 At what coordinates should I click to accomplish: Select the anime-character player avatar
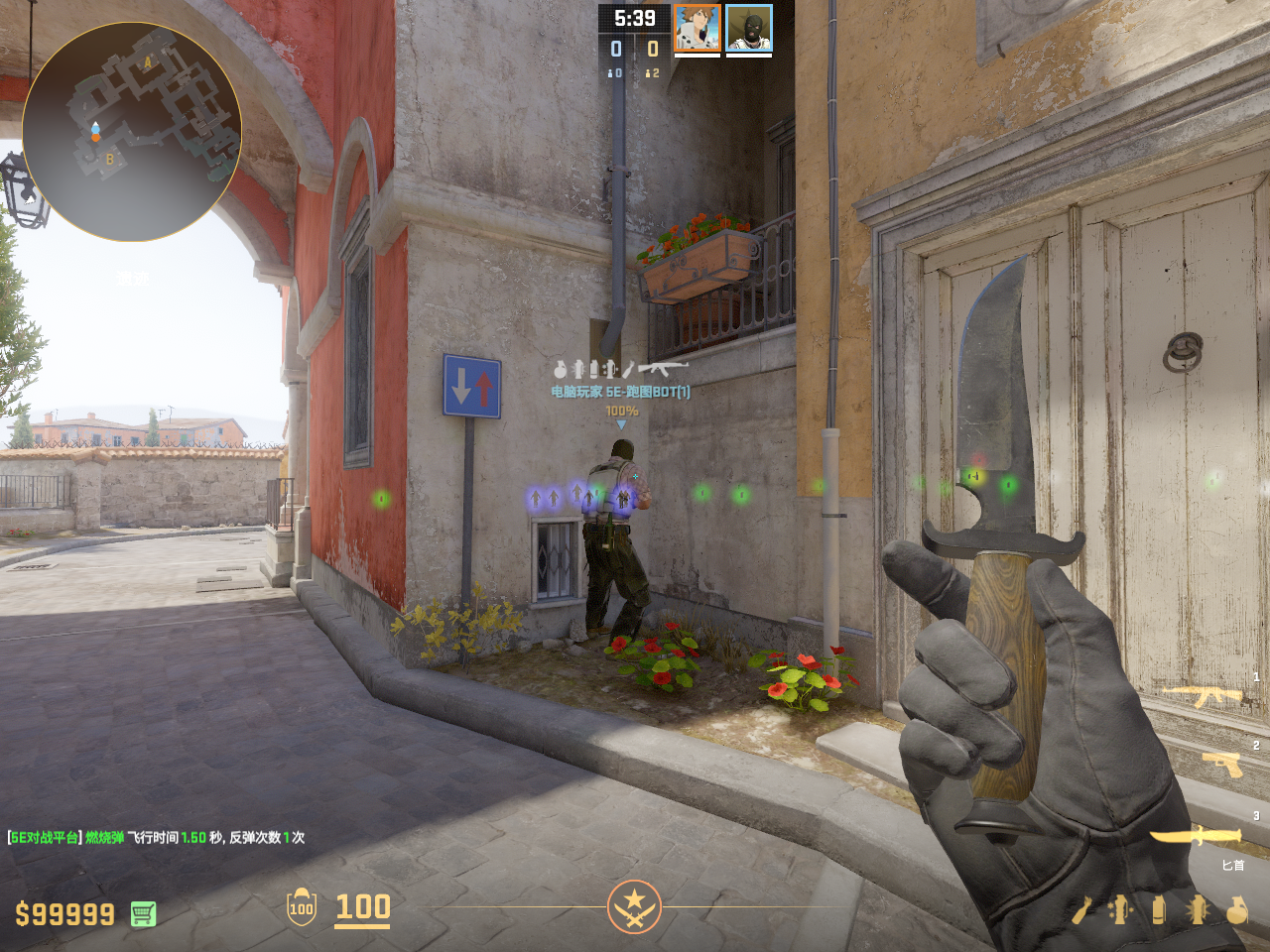[x=698, y=28]
